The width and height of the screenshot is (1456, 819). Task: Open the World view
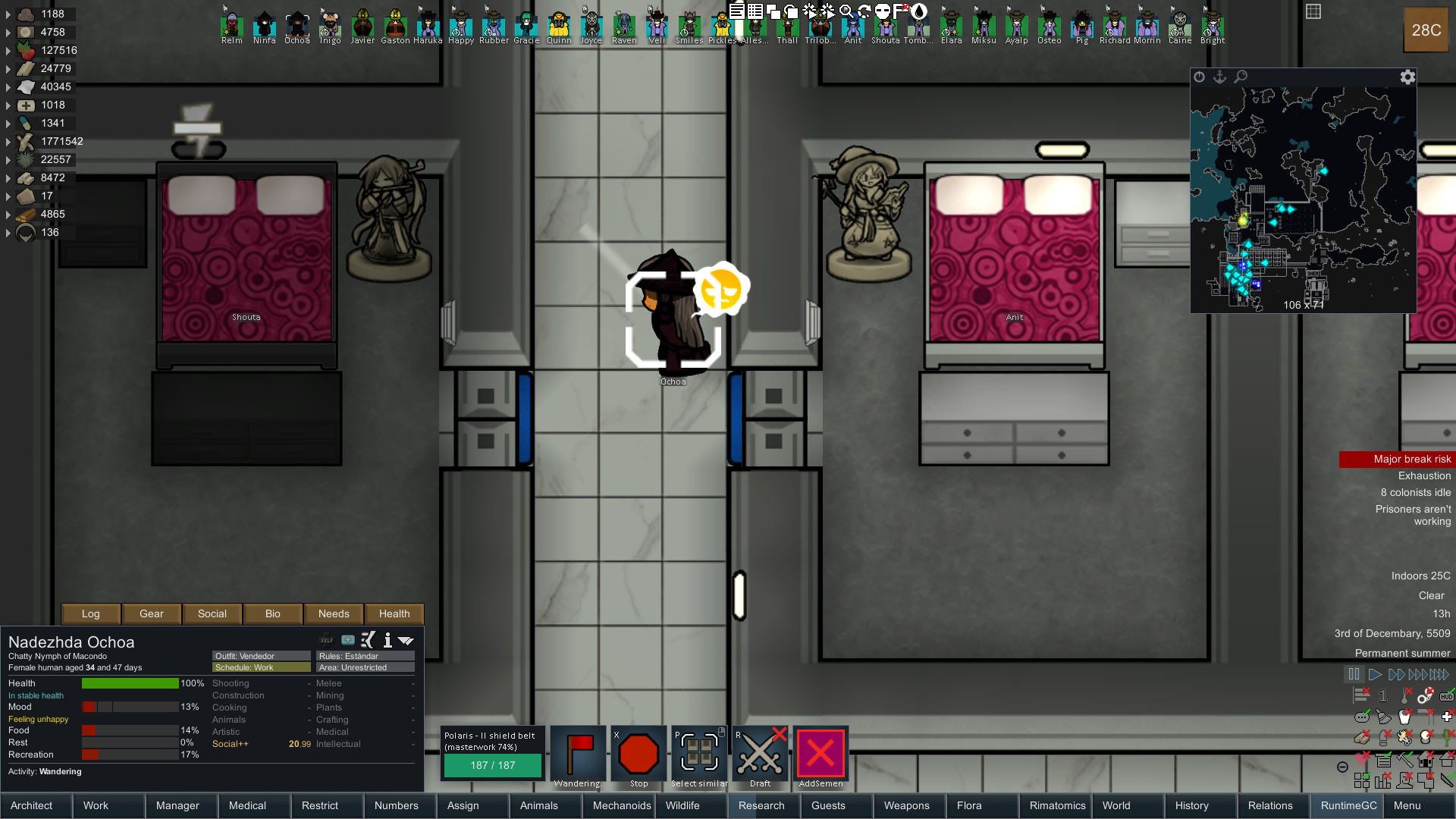1116,805
